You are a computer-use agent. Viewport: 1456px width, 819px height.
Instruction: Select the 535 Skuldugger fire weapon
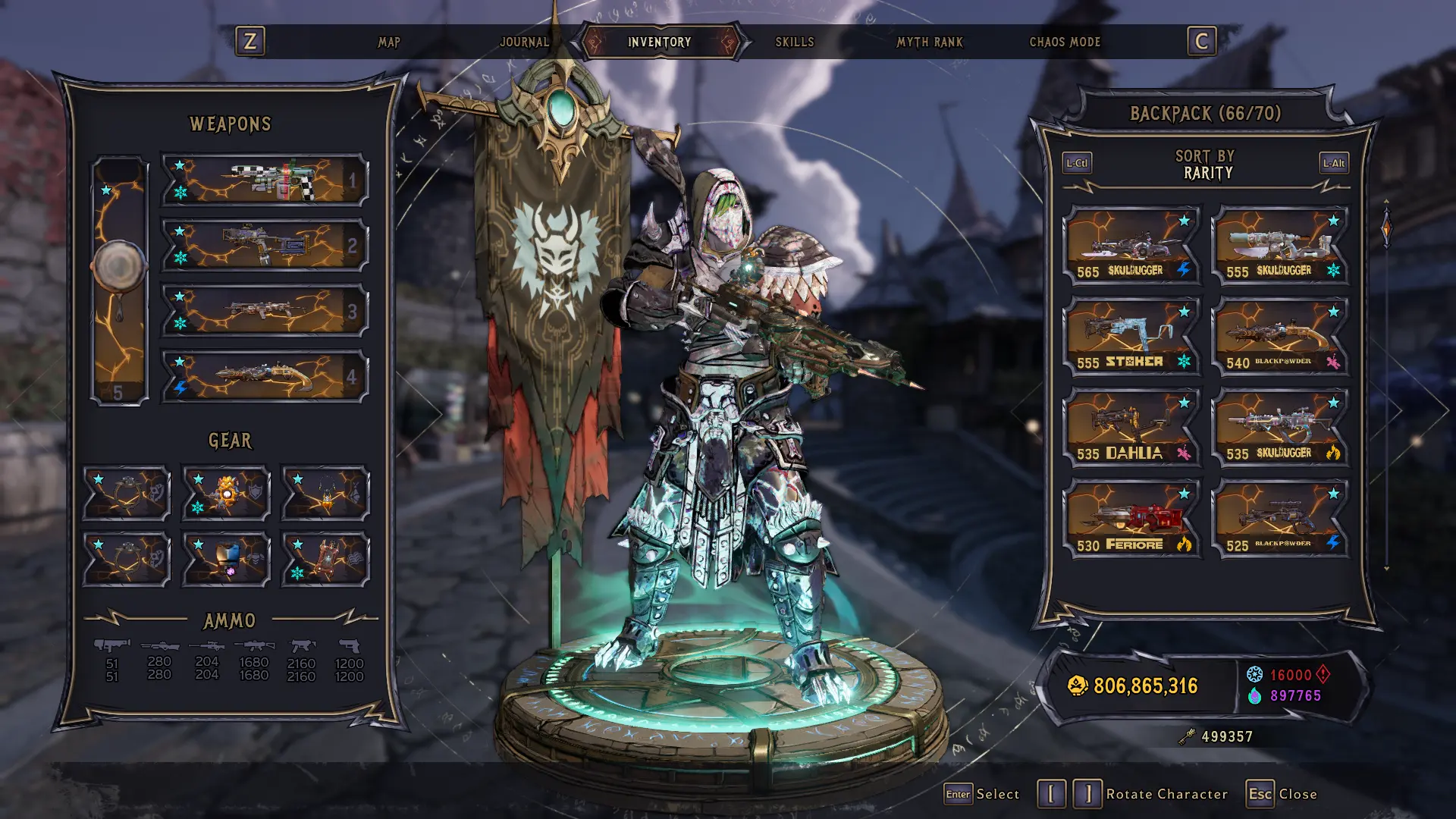click(1281, 428)
